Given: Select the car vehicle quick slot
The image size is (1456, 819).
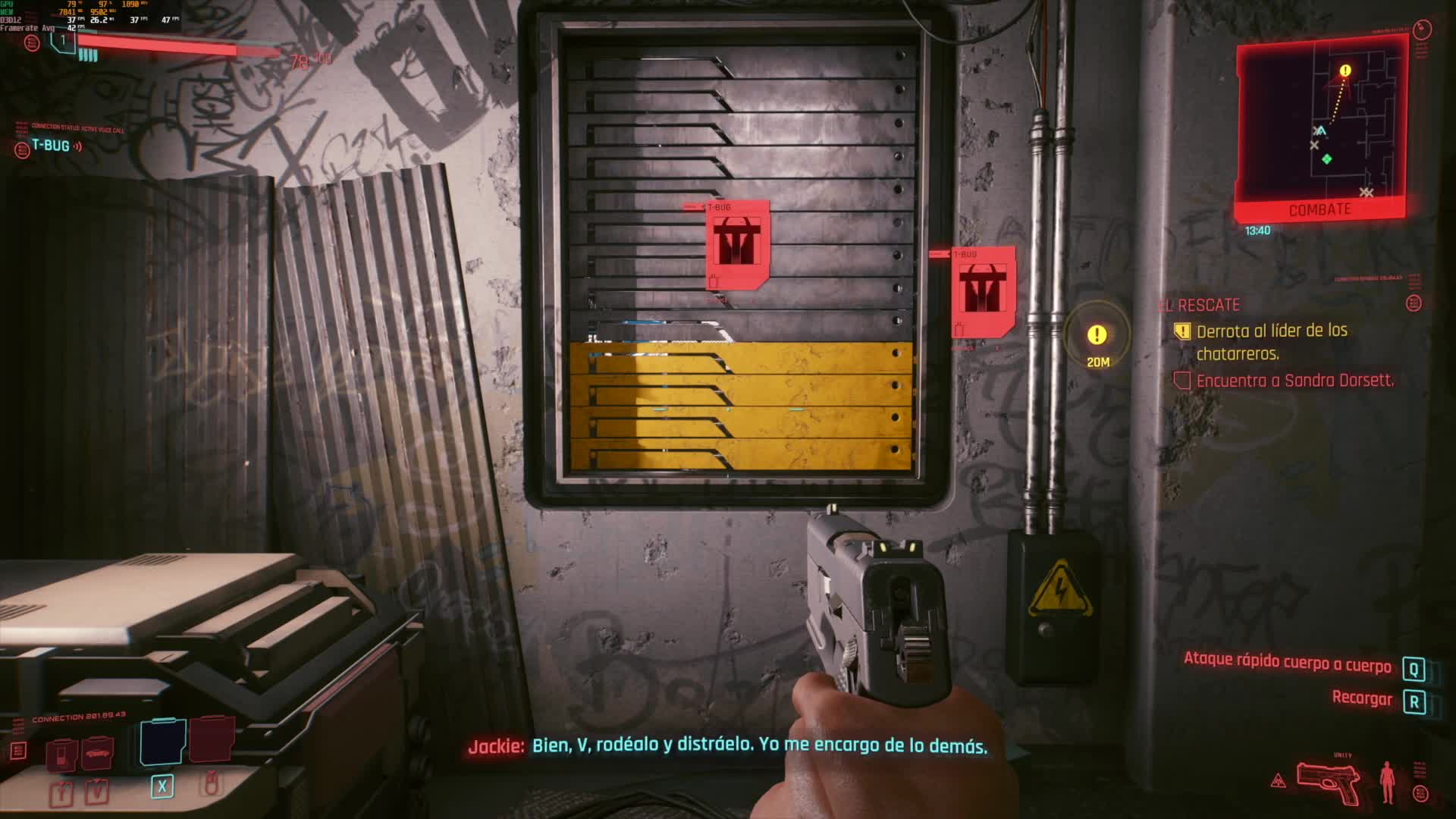Looking at the screenshot, I should [98, 752].
